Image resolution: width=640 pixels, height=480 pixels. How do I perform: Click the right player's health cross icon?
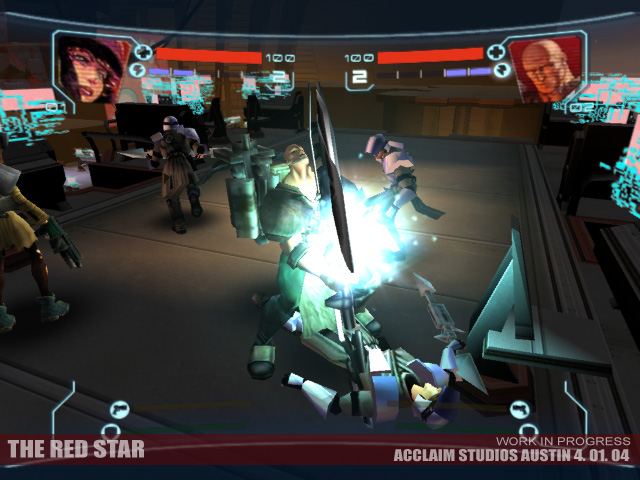(498, 53)
